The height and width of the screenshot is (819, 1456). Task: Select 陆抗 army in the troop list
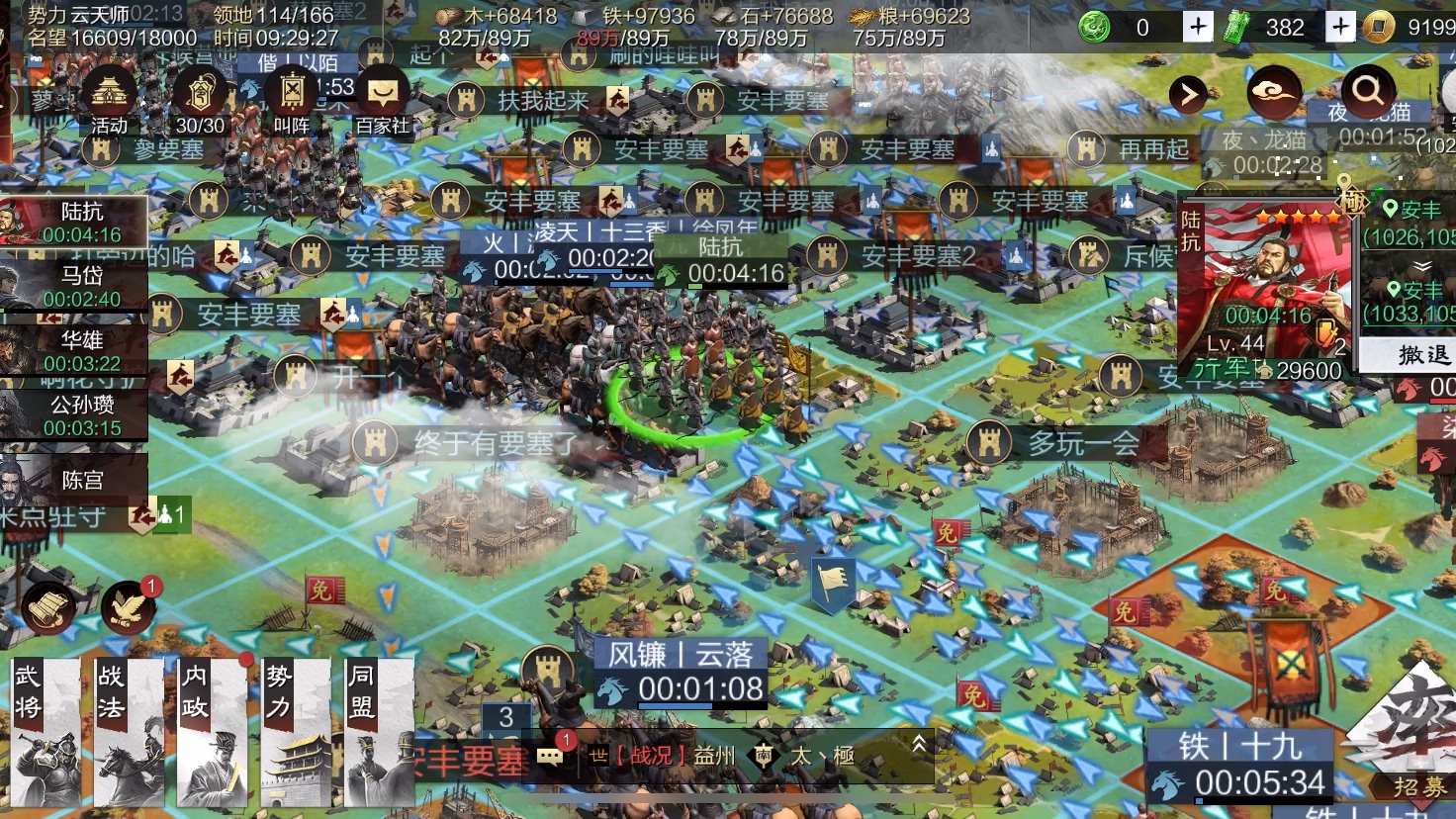[74, 222]
